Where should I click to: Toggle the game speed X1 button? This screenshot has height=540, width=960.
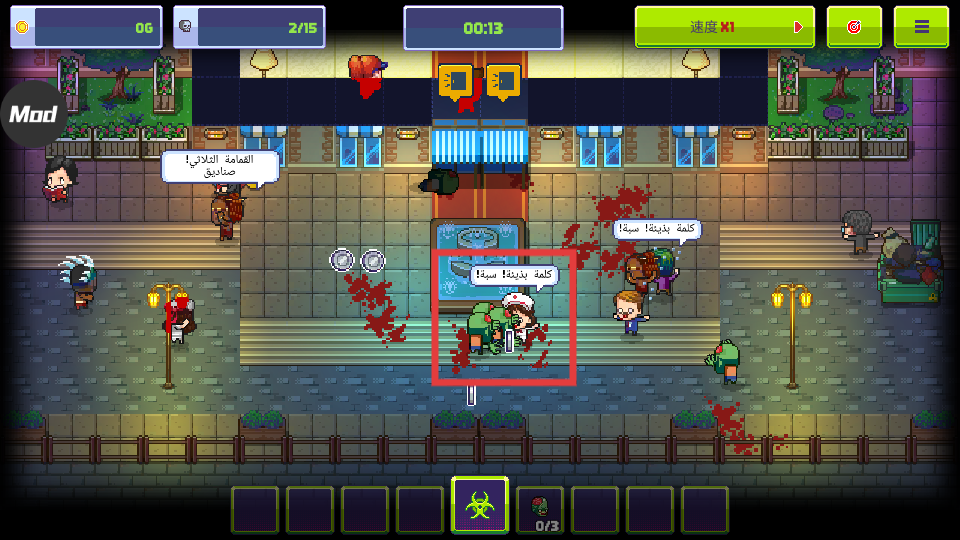(725, 27)
